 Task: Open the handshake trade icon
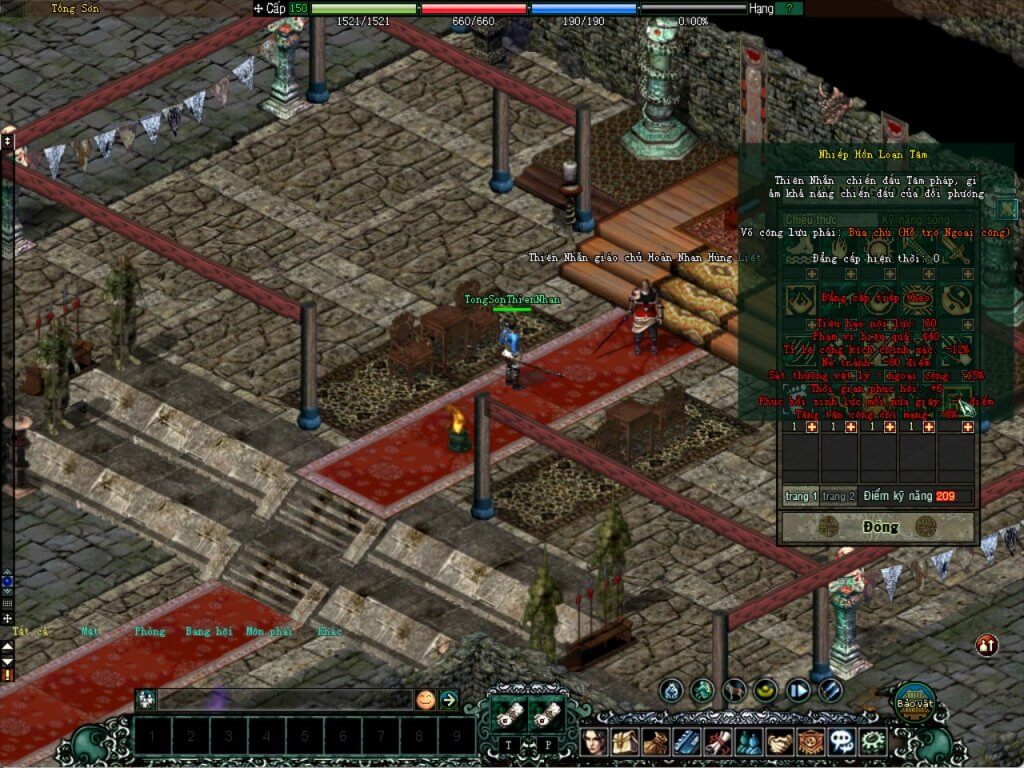(x=777, y=742)
